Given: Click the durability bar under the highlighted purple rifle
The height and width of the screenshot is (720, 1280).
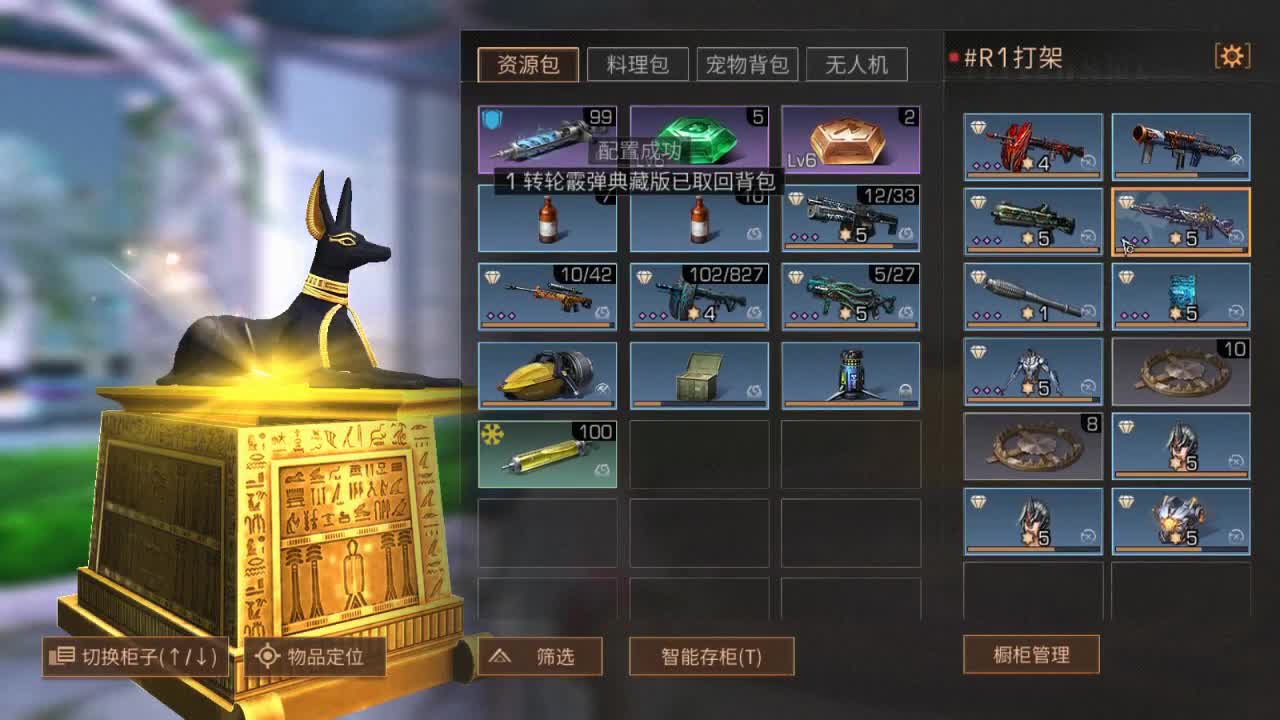Looking at the screenshot, I should click(1180, 249).
